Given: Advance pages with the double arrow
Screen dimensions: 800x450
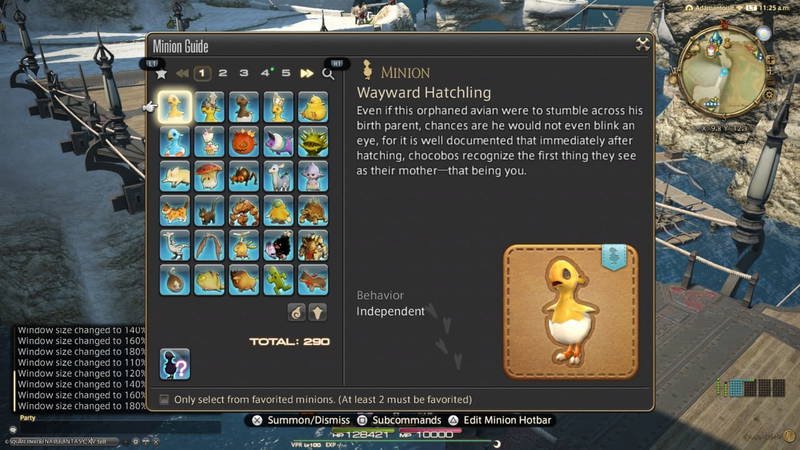Looking at the screenshot, I should (307, 73).
